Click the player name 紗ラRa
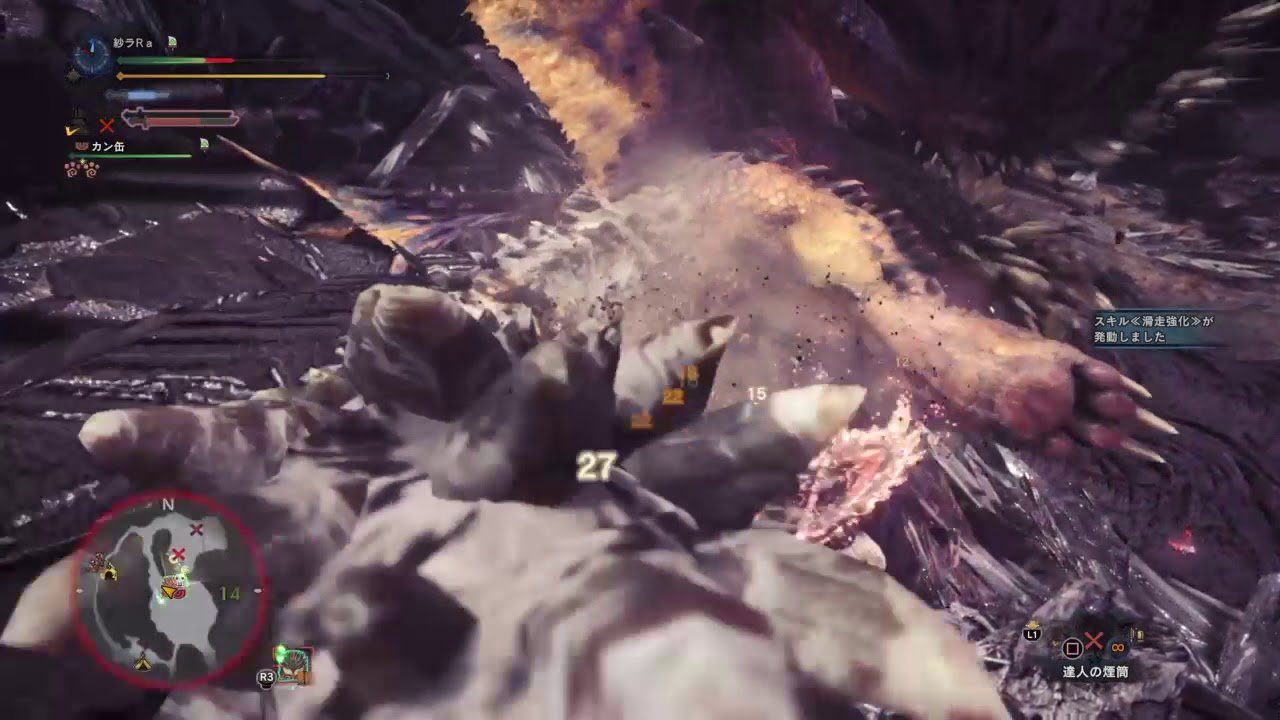The image size is (1280, 720). click(131, 43)
